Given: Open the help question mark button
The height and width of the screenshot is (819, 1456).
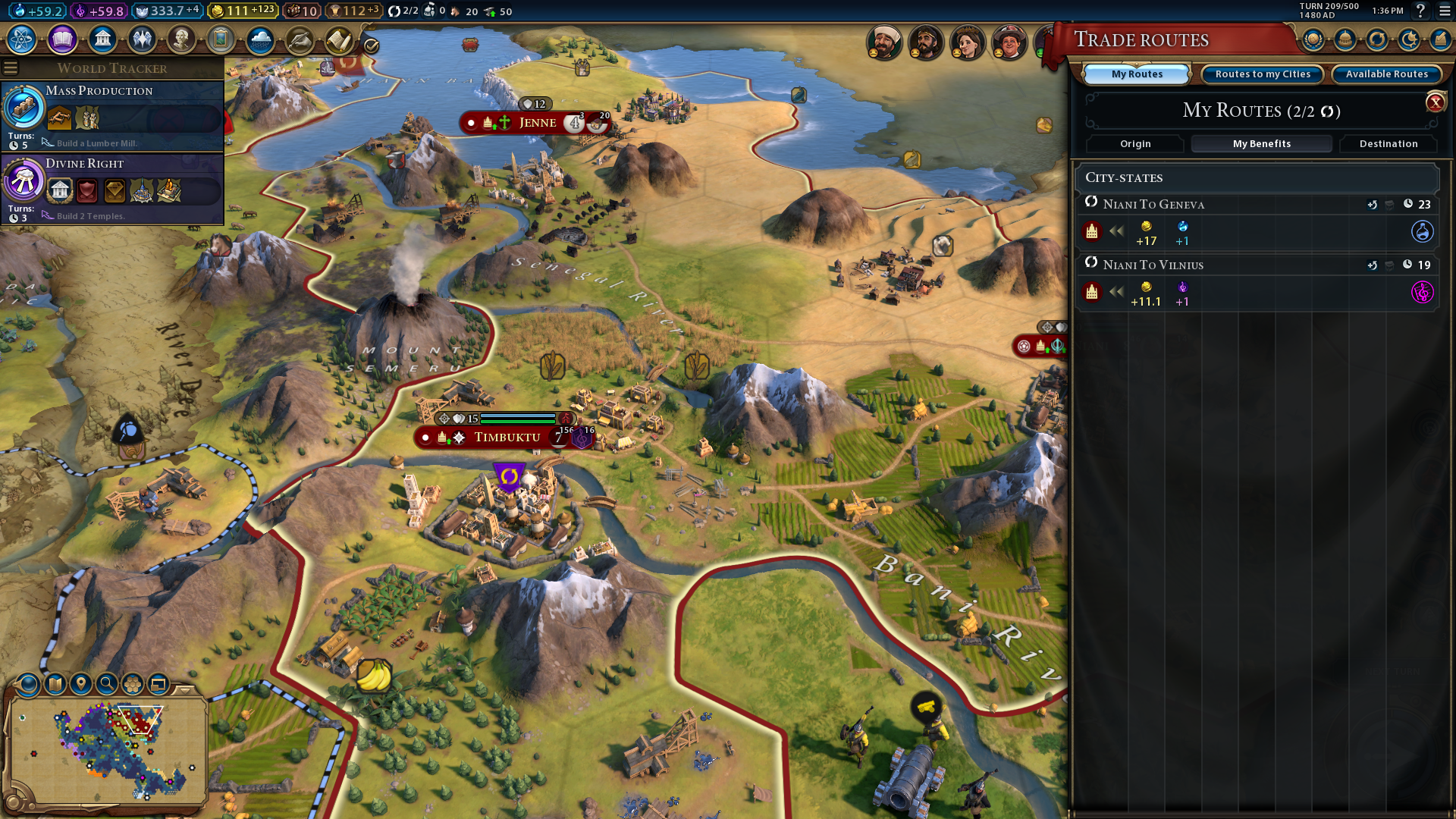Looking at the screenshot, I should [x=1420, y=11].
